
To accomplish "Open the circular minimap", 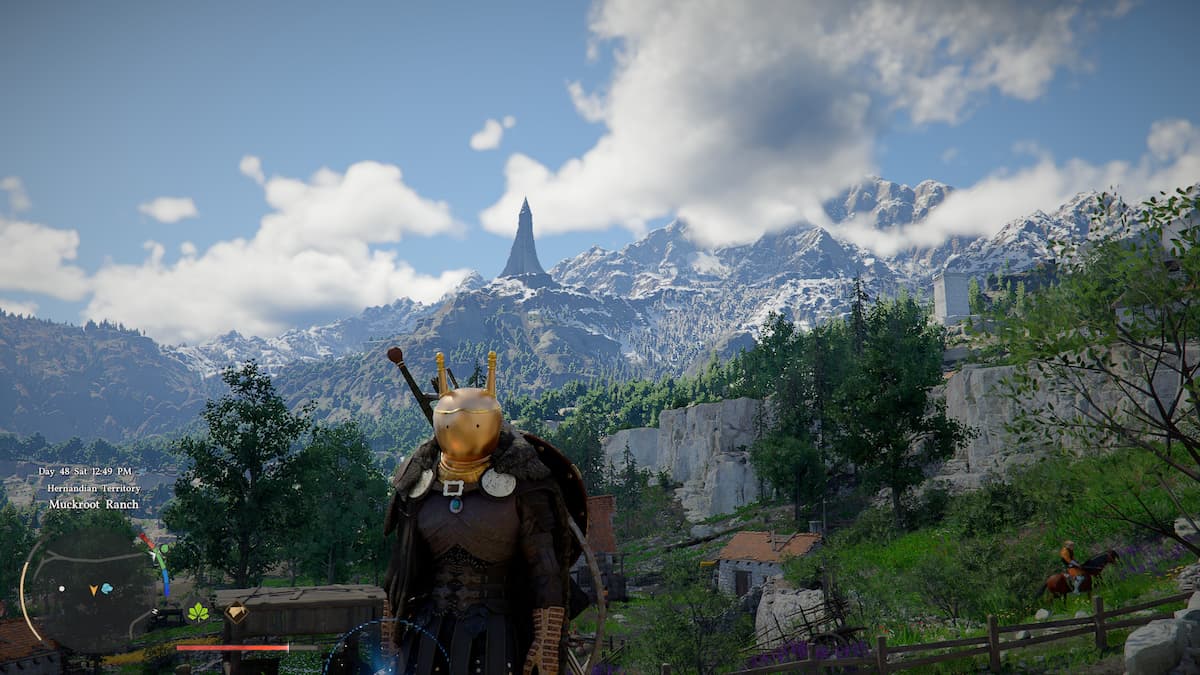I will coord(90,591).
